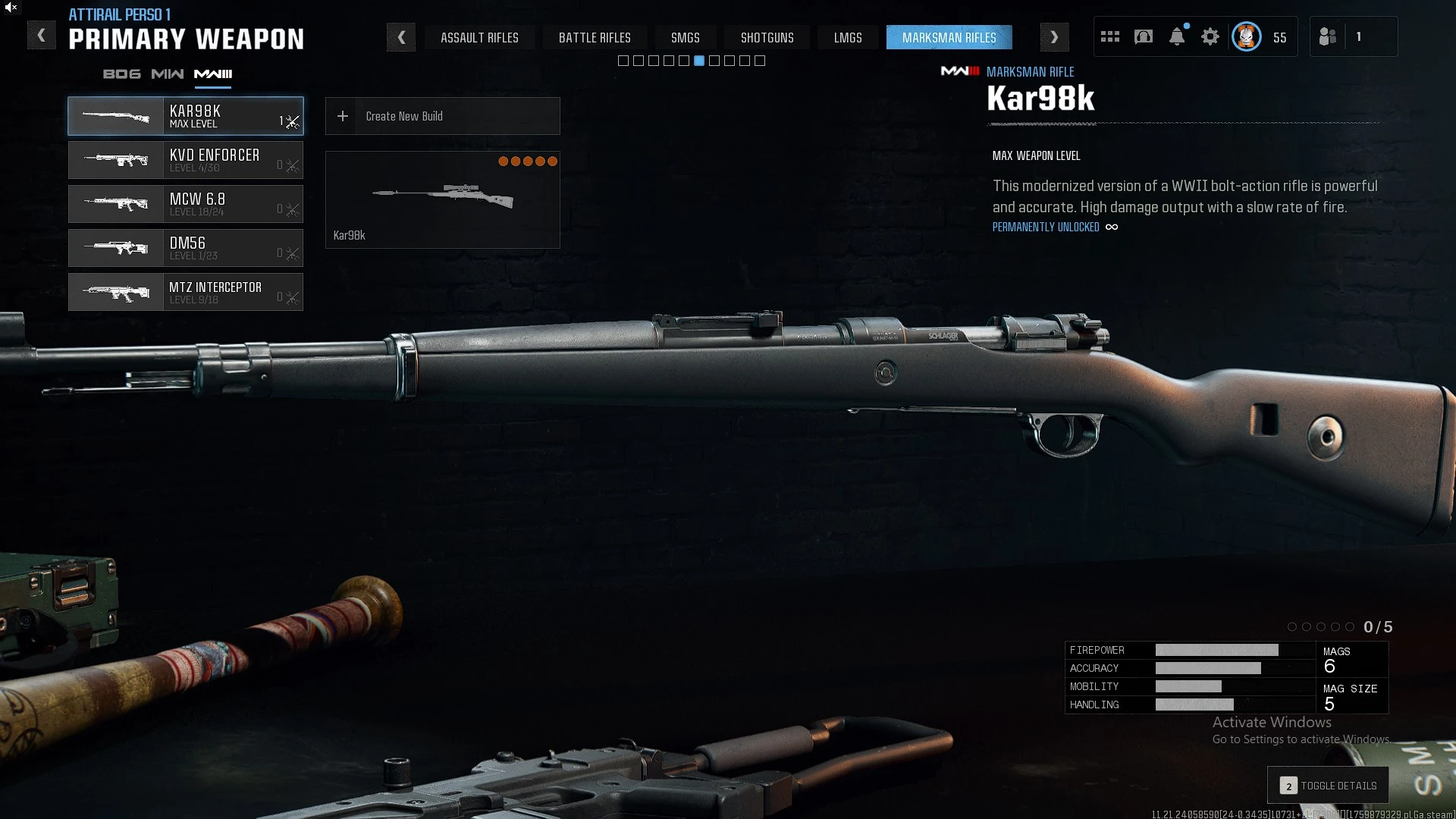Select the MTZ Interceptor entry
This screenshot has height=819, width=1456.
click(186, 292)
